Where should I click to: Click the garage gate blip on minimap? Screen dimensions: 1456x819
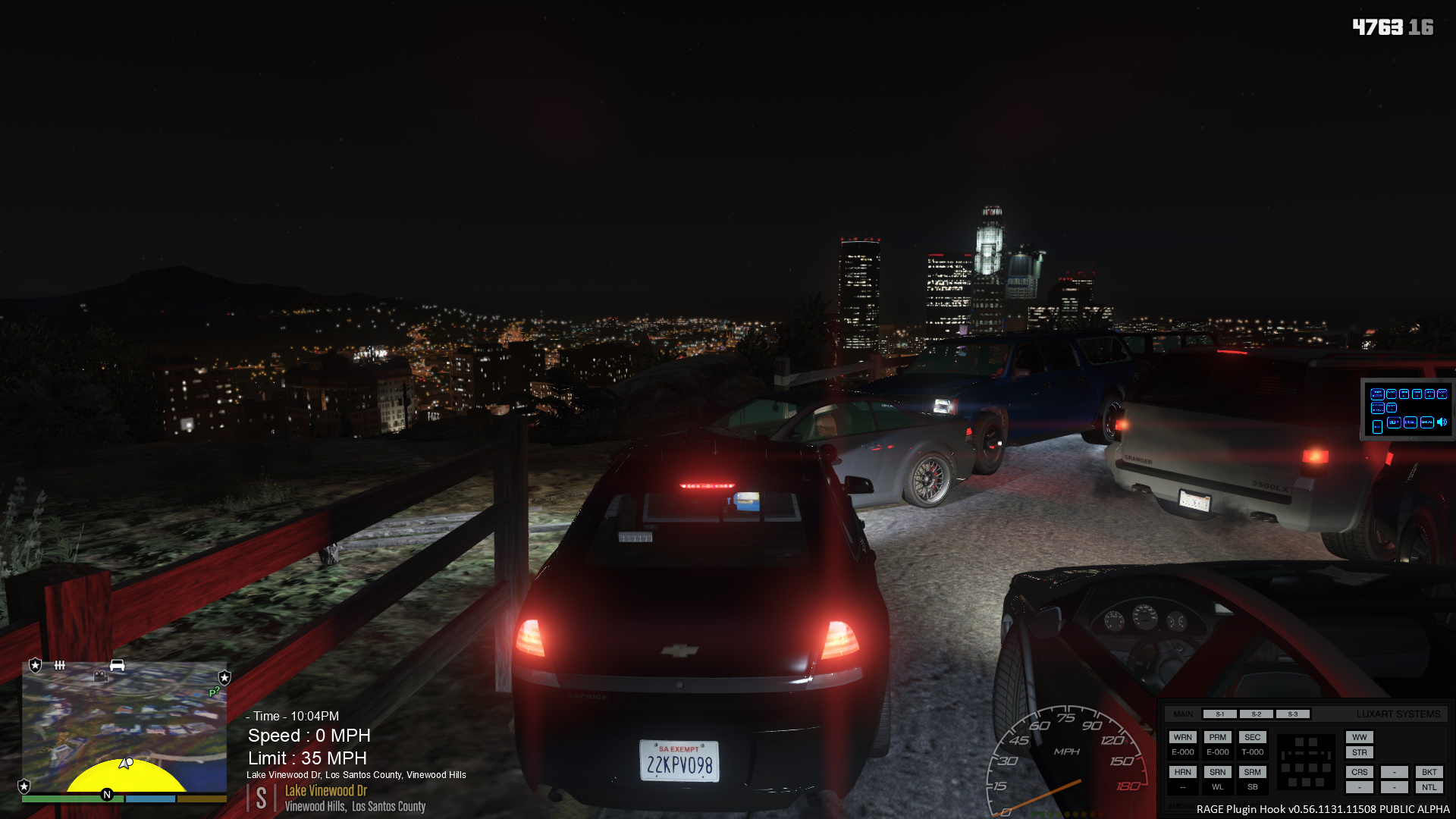[60, 665]
